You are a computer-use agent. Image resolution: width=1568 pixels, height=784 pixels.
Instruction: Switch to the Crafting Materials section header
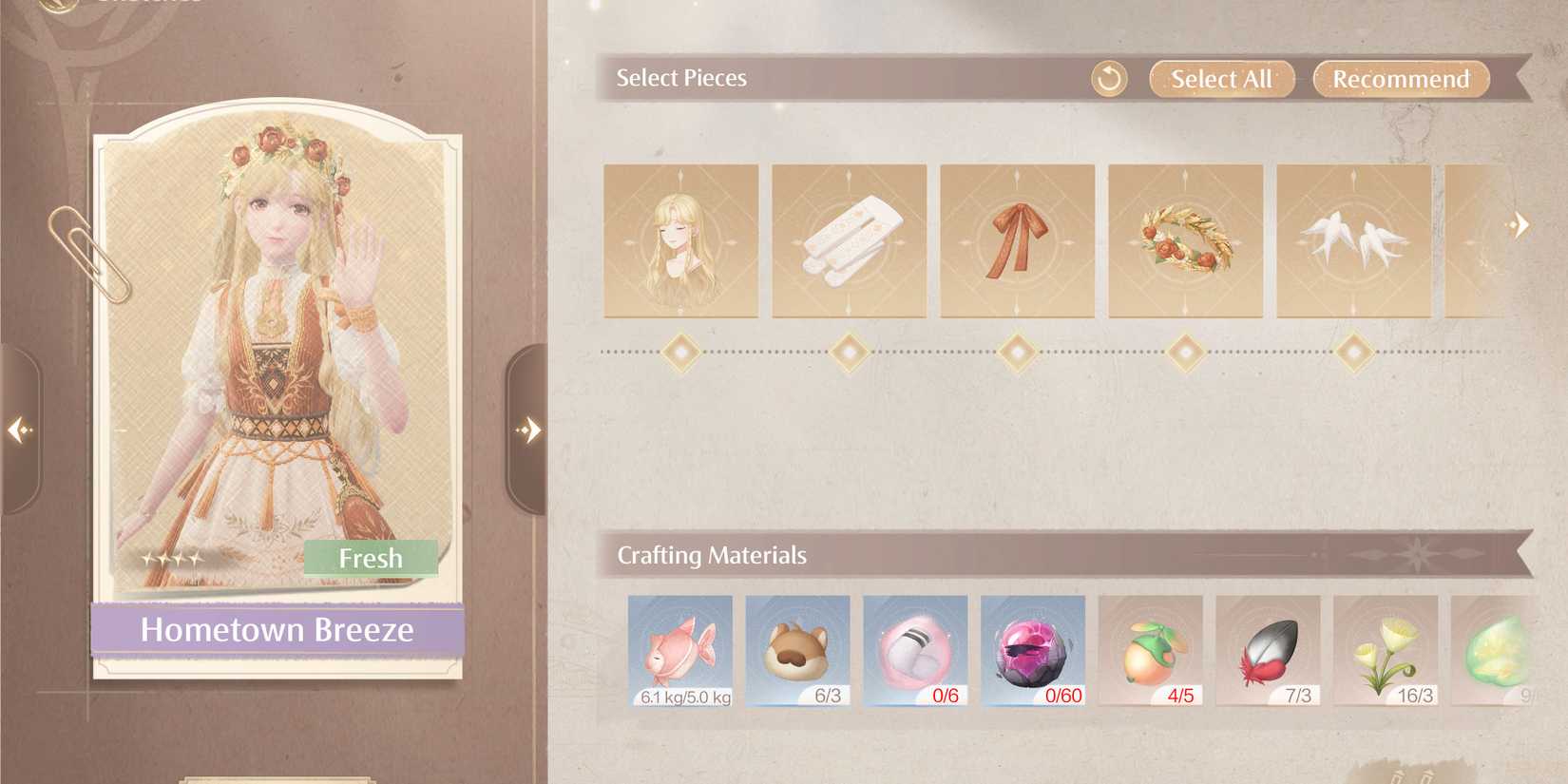[713, 554]
